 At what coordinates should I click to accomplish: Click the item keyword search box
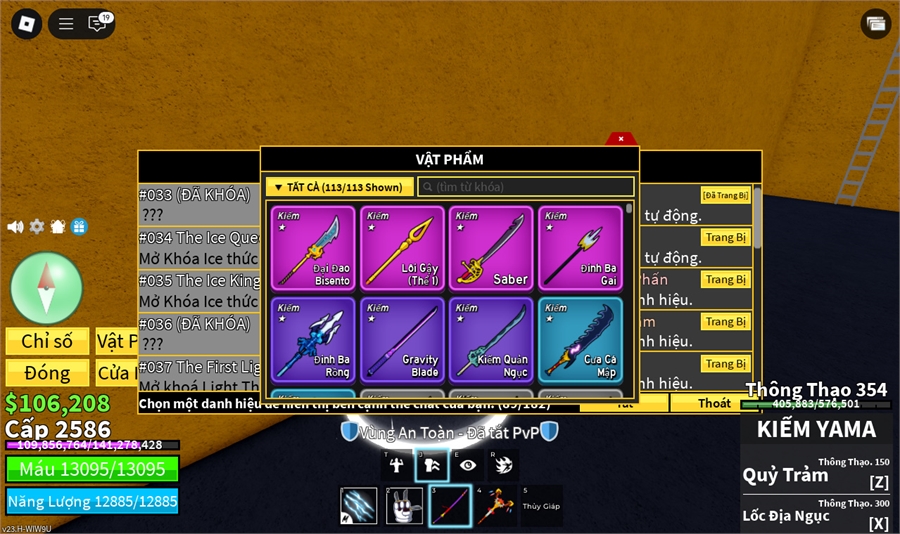point(526,187)
